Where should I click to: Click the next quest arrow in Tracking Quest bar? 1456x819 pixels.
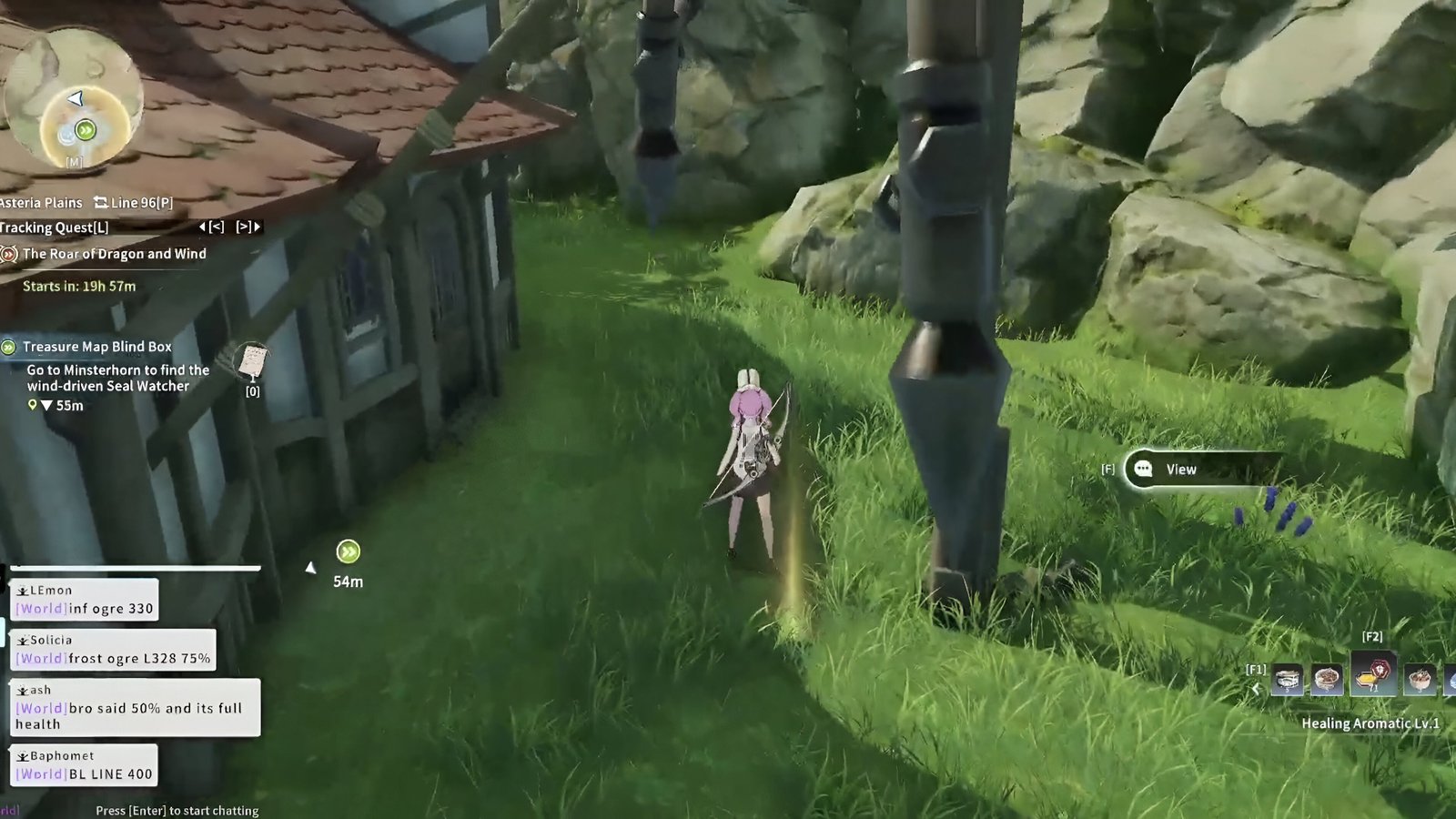[246, 227]
